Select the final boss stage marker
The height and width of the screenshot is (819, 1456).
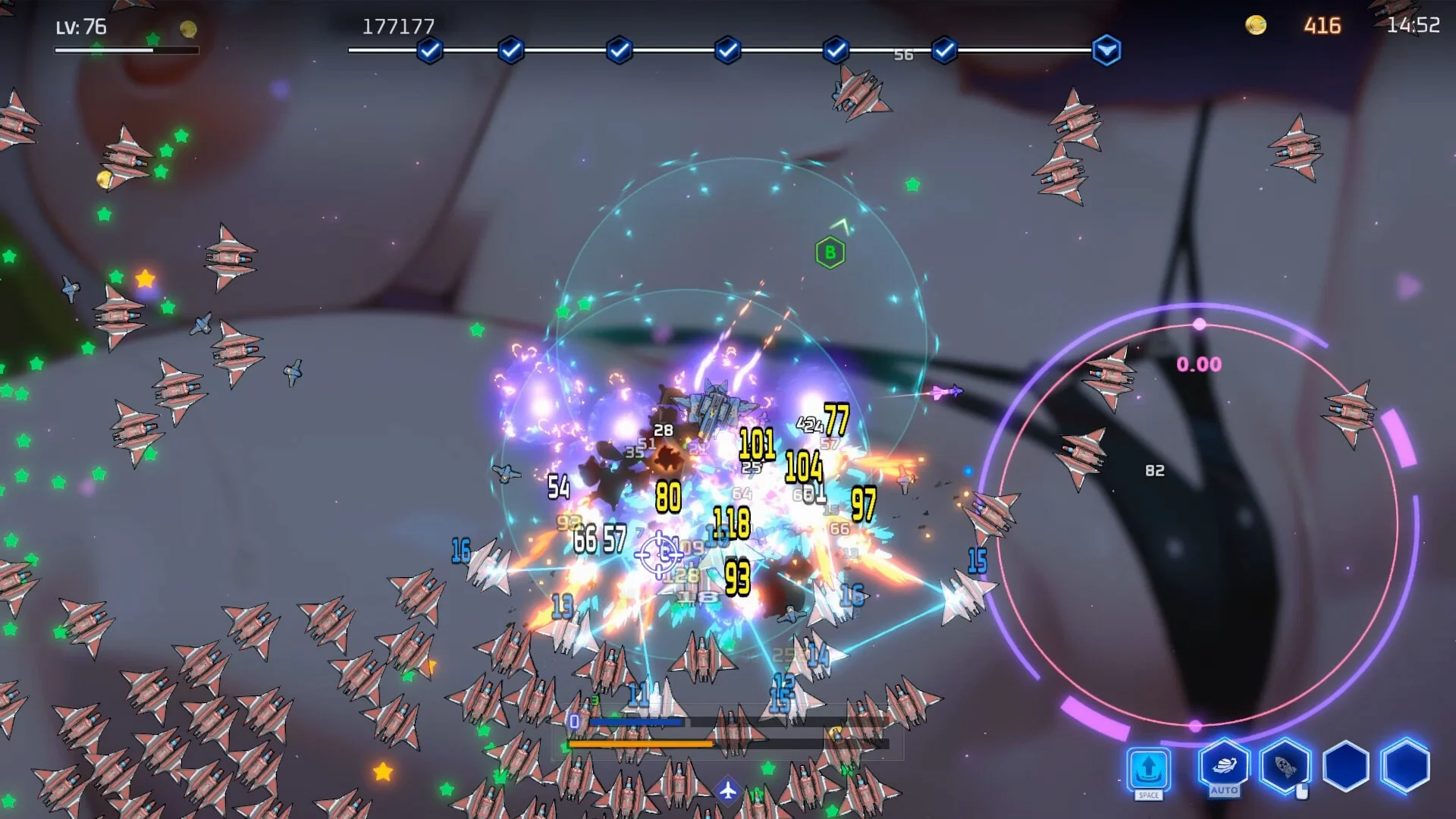1106,51
